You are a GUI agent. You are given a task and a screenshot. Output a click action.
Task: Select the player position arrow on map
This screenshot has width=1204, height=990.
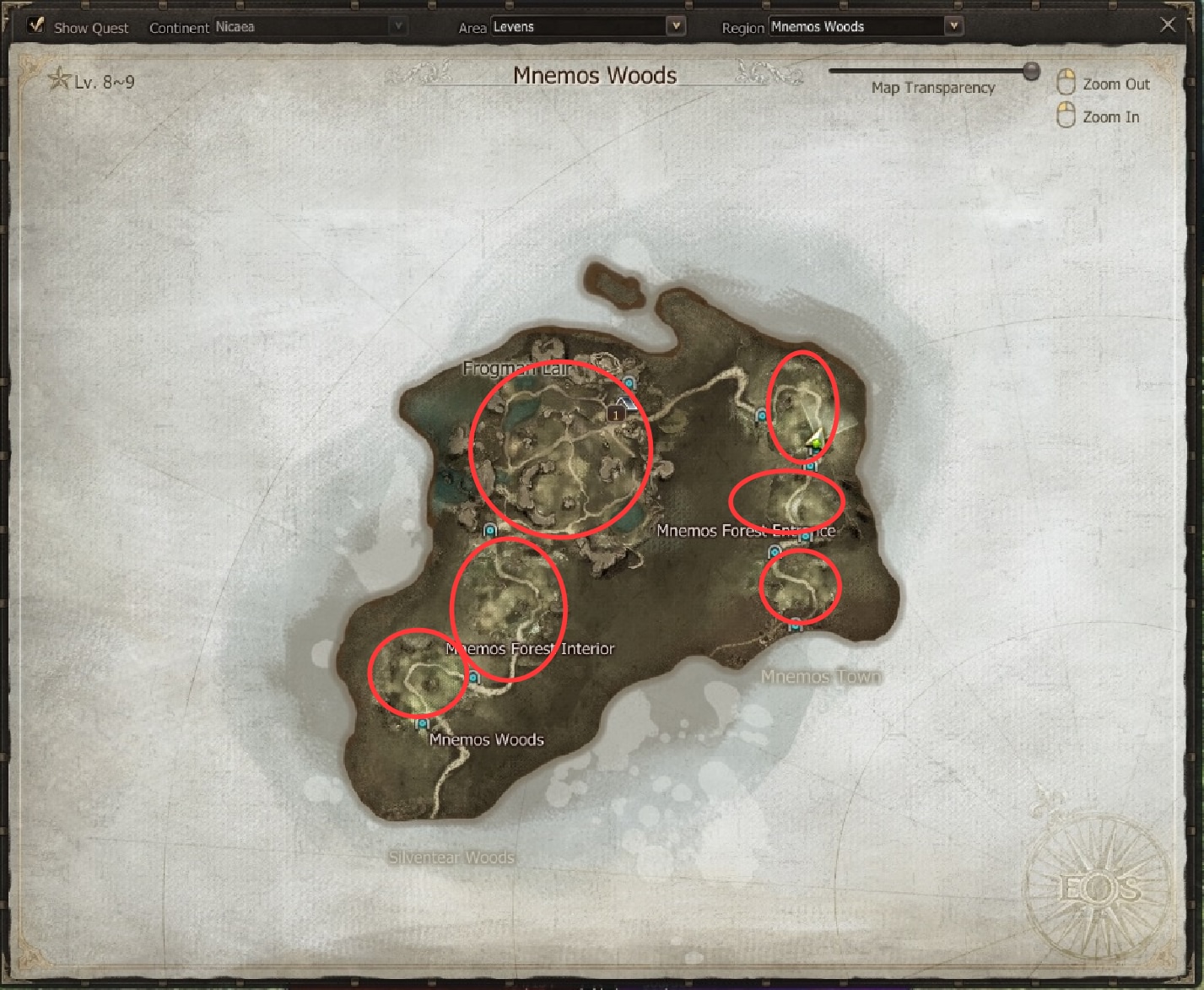(x=815, y=439)
